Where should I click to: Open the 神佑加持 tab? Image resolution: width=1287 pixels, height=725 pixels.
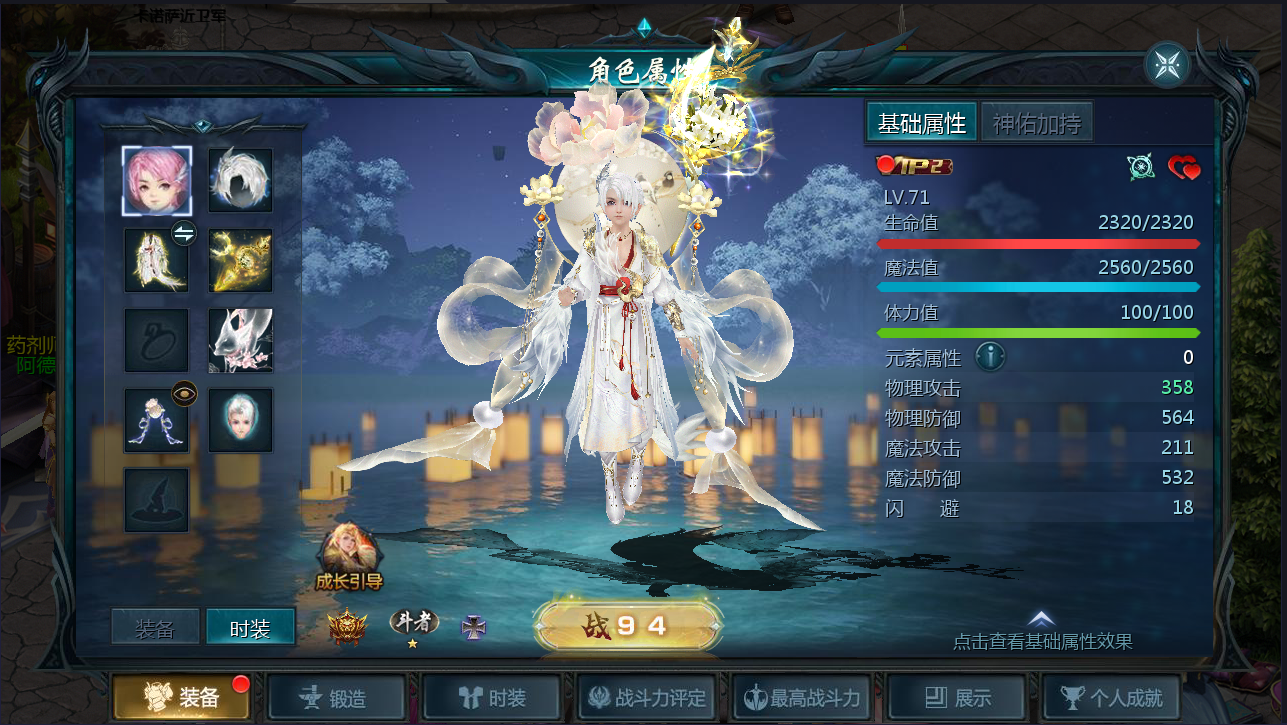(x=1036, y=123)
